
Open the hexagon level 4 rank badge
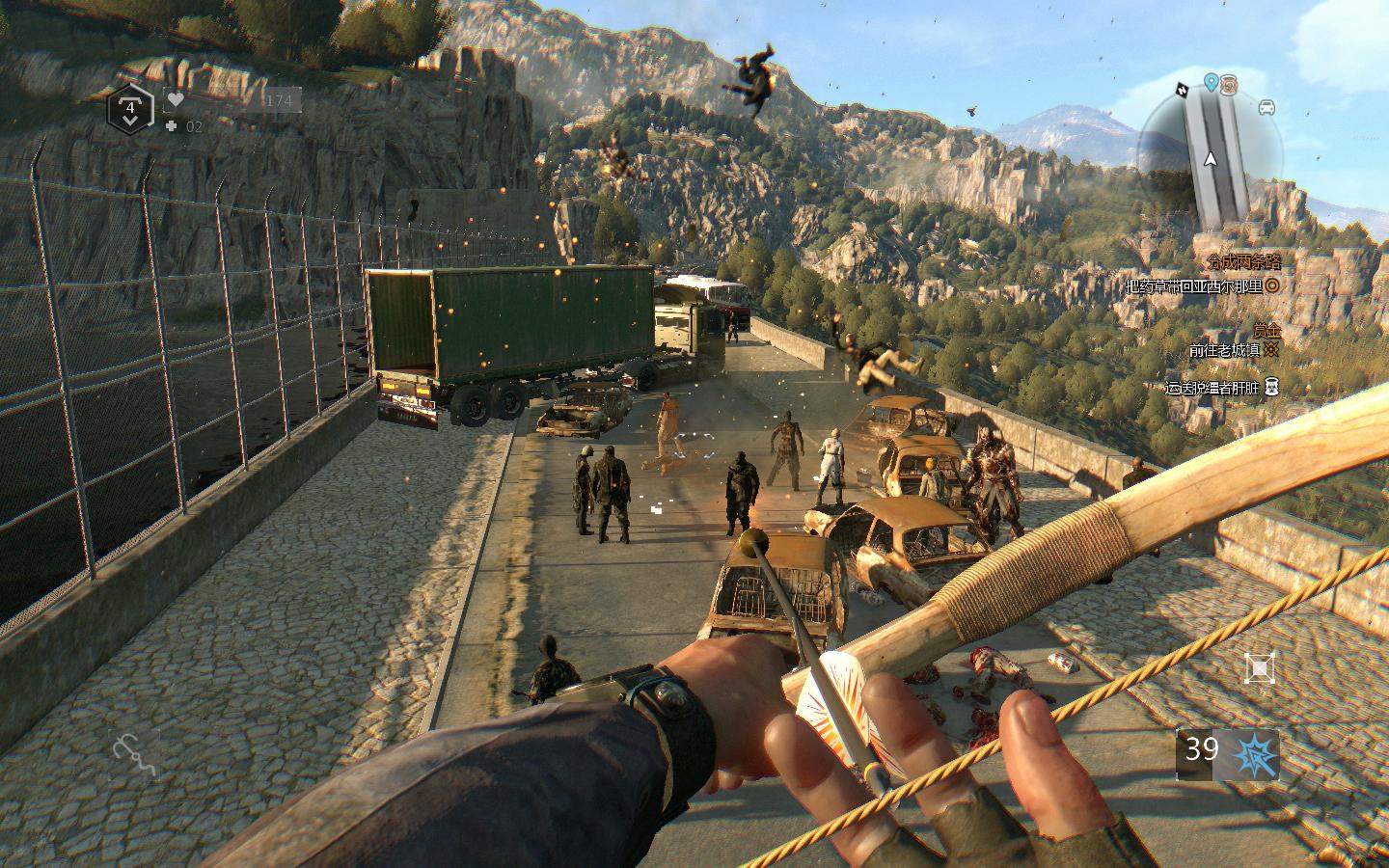129,108
